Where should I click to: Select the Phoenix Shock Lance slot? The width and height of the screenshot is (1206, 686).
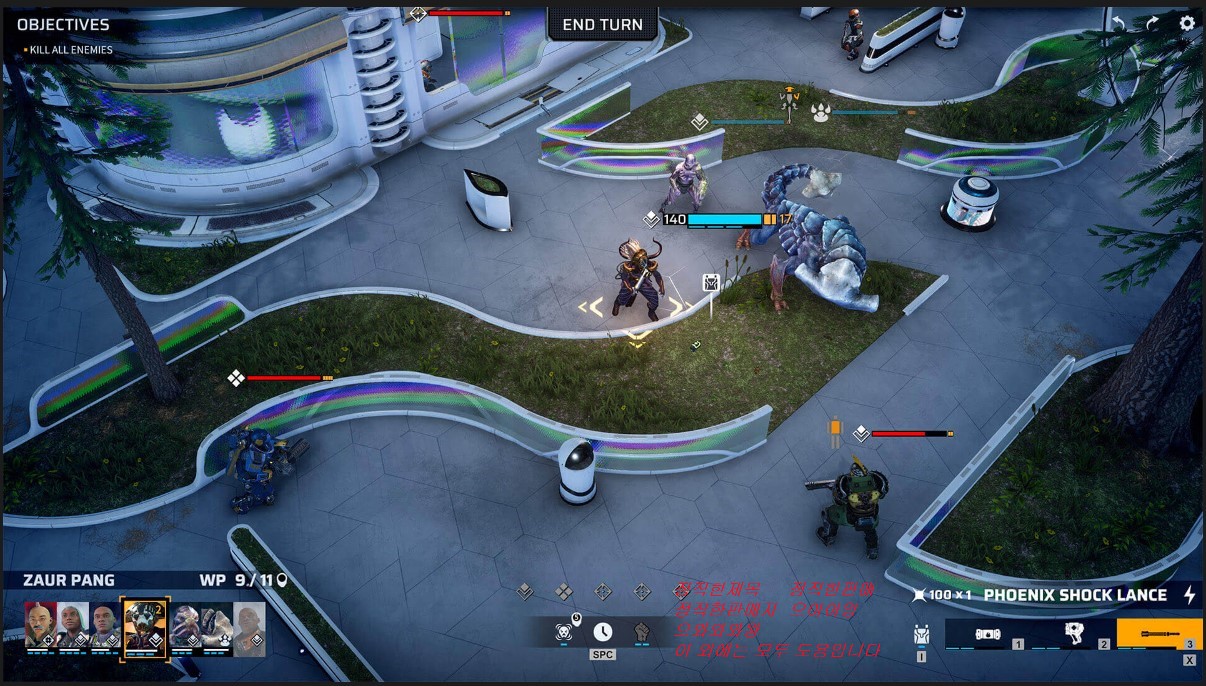click(x=1159, y=634)
